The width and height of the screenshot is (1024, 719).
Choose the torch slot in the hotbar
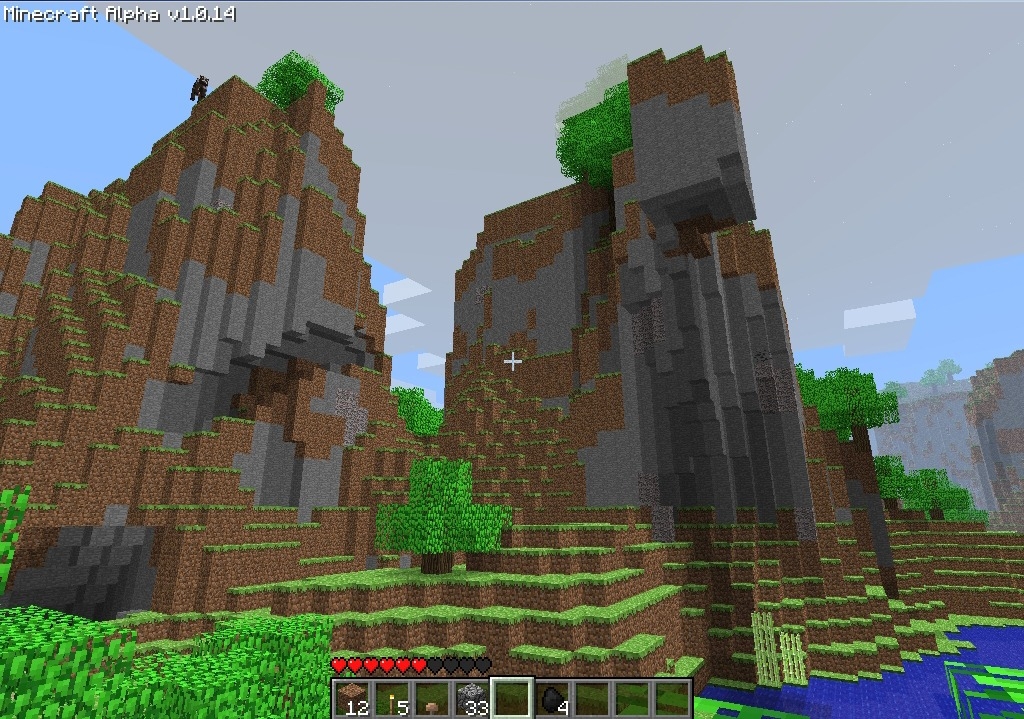[393, 699]
